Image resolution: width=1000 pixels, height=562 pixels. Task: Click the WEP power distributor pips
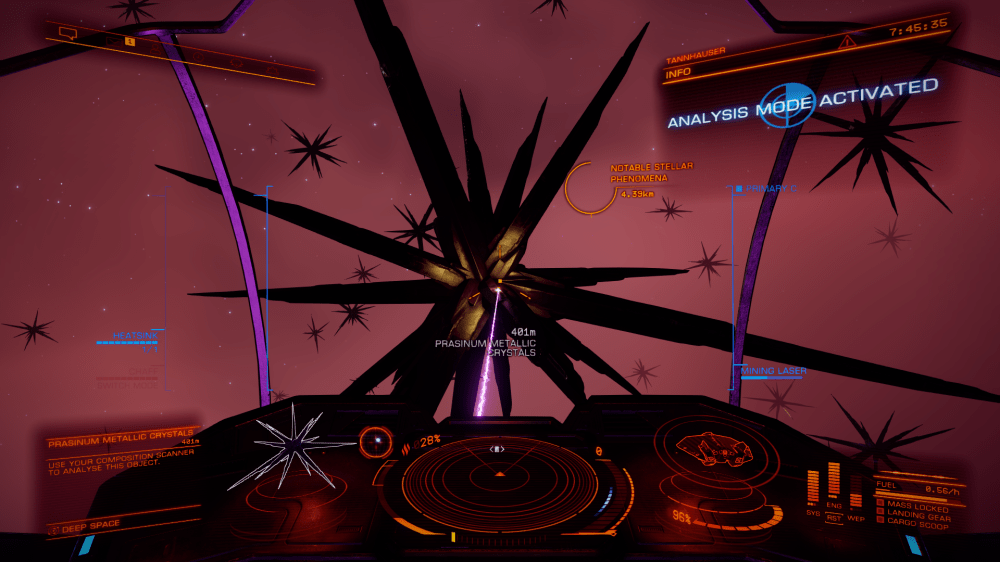pos(856,497)
